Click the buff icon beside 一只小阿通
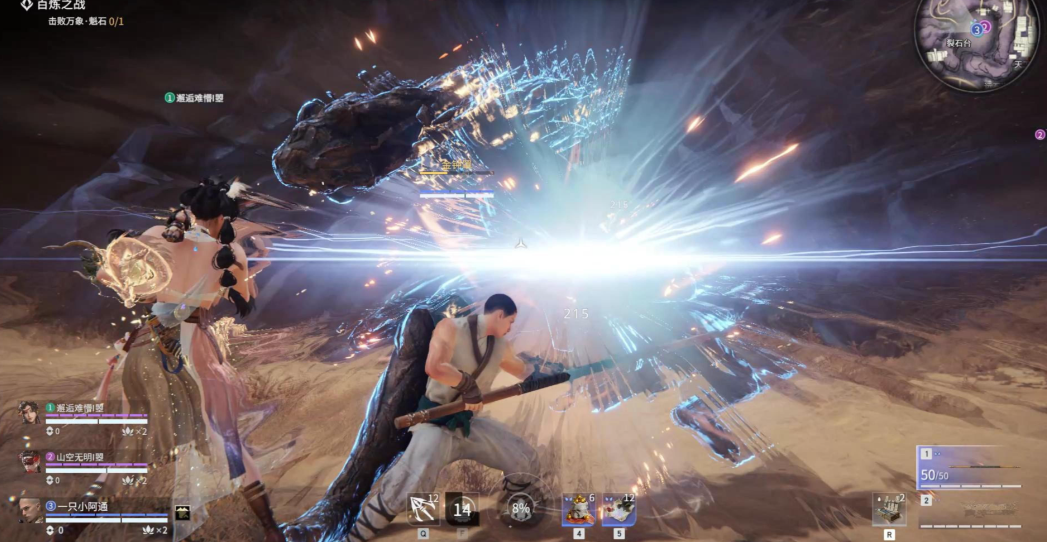Screen dimensions: 1047x542 click(183, 512)
